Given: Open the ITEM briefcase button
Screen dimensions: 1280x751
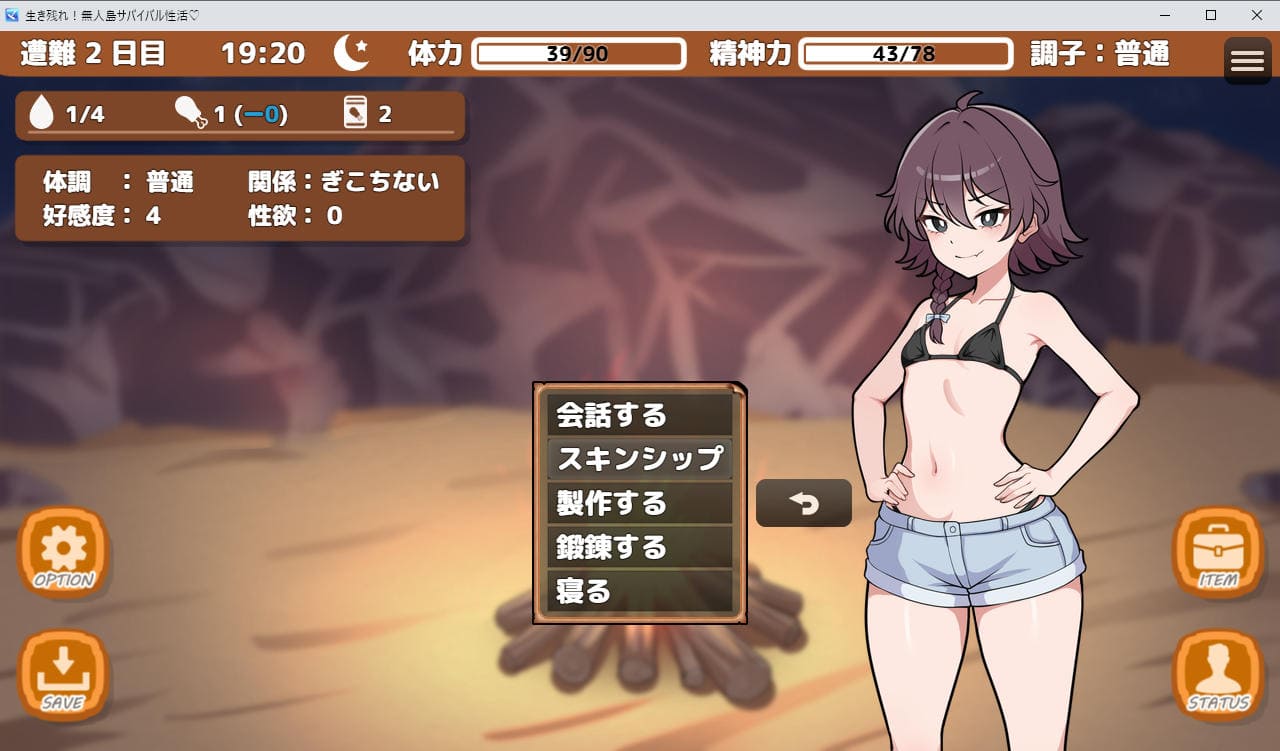Looking at the screenshot, I should tap(1217, 552).
